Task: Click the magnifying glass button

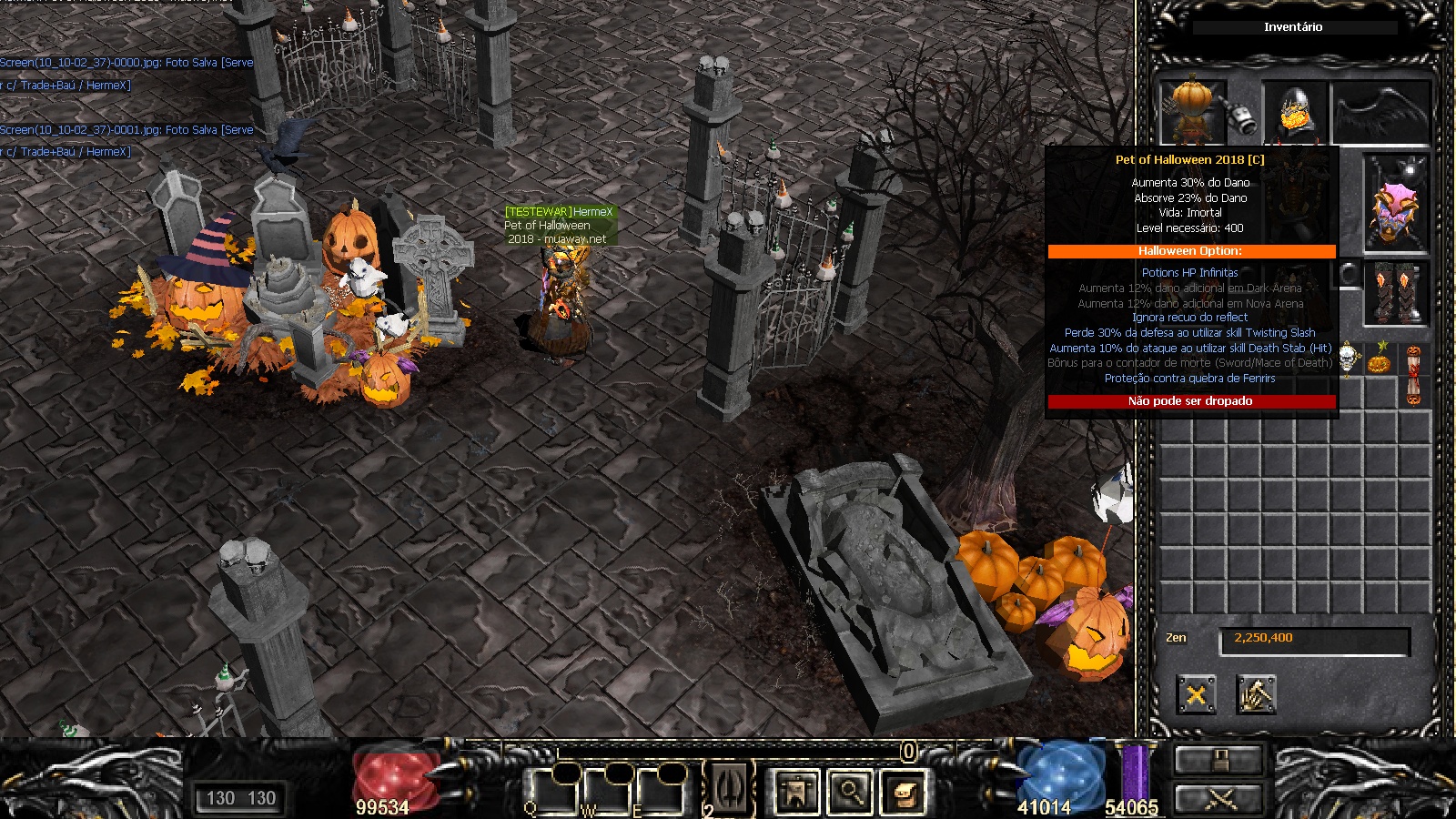Action: point(851,792)
